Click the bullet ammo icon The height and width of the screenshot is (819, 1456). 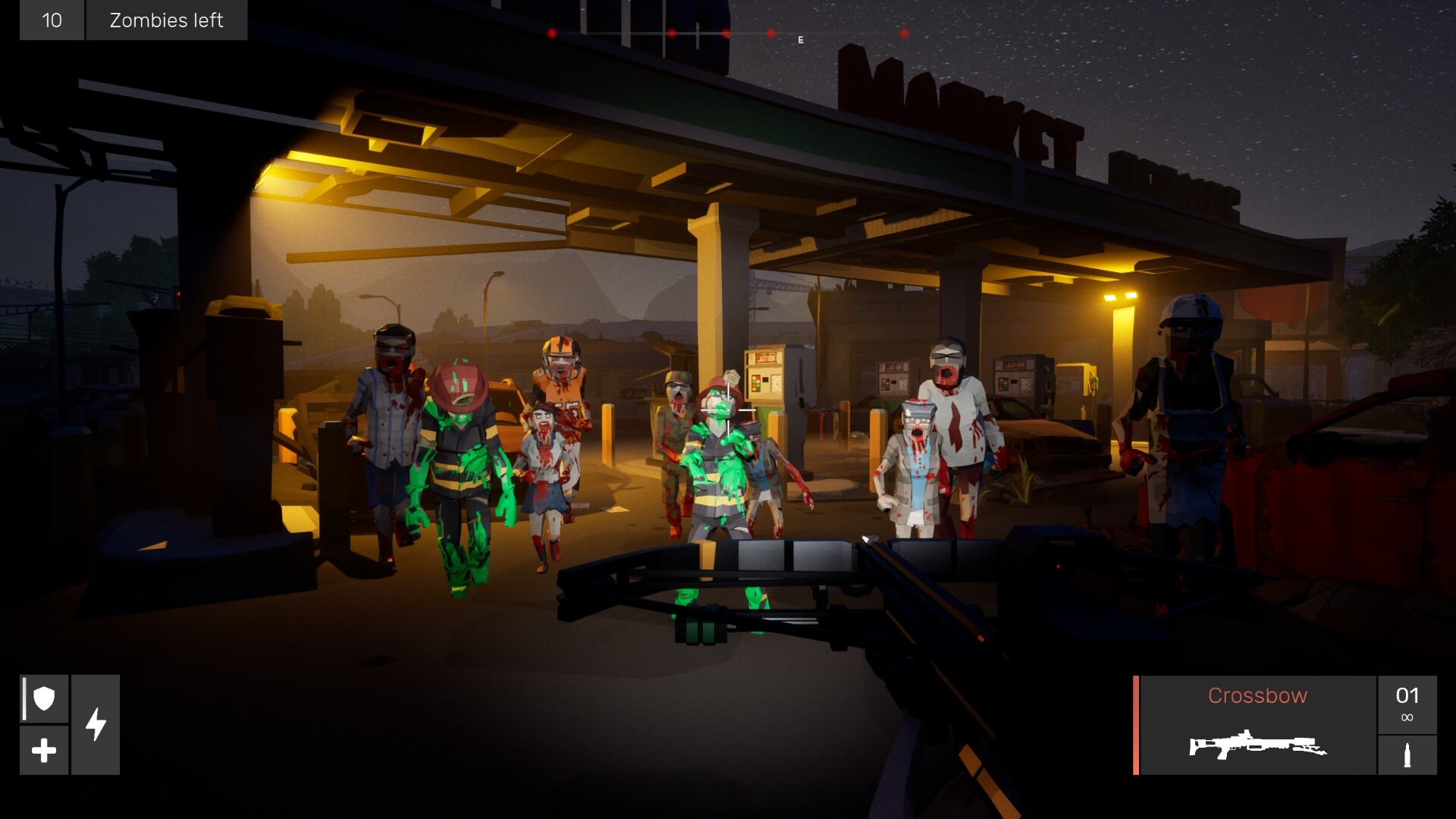tap(1407, 755)
